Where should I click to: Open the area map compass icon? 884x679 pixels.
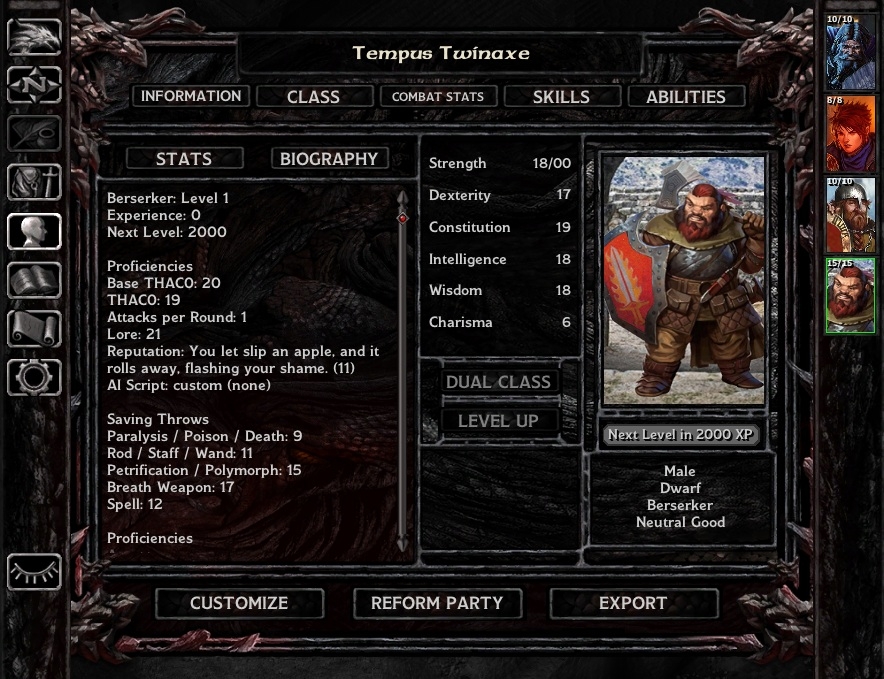pyautogui.click(x=34, y=85)
